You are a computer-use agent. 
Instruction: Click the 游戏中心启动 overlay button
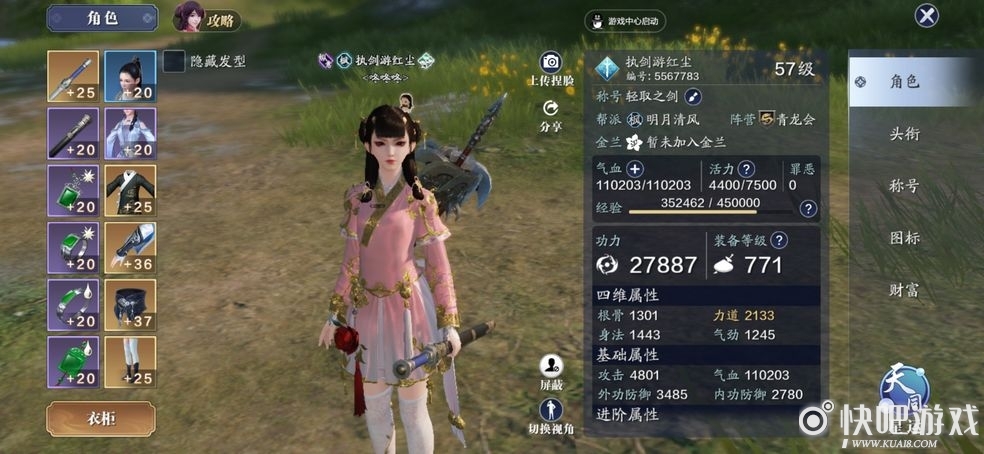click(x=625, y=20)
